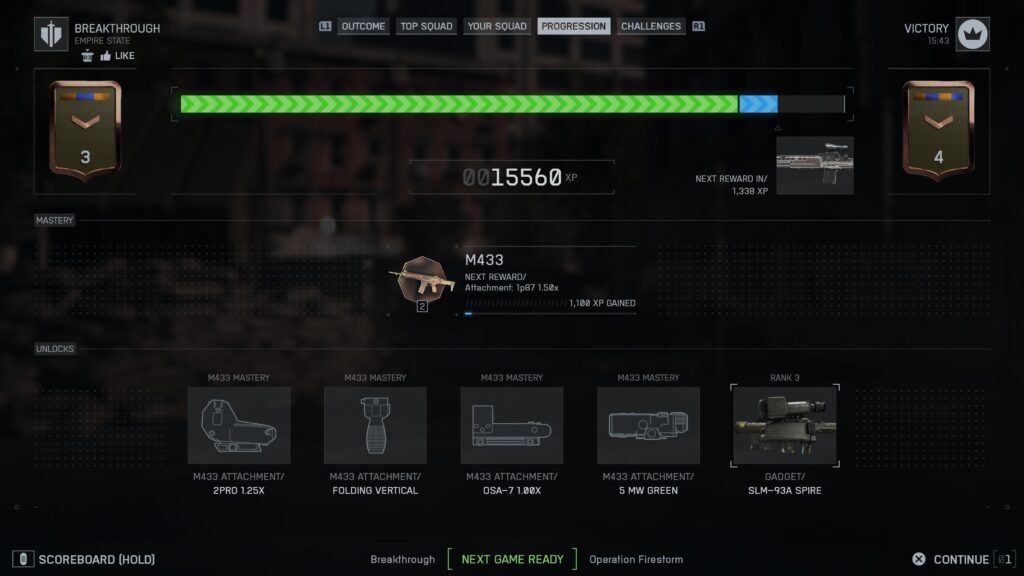Choose the Folding Vertical grip unlock

tap(375, 426)
